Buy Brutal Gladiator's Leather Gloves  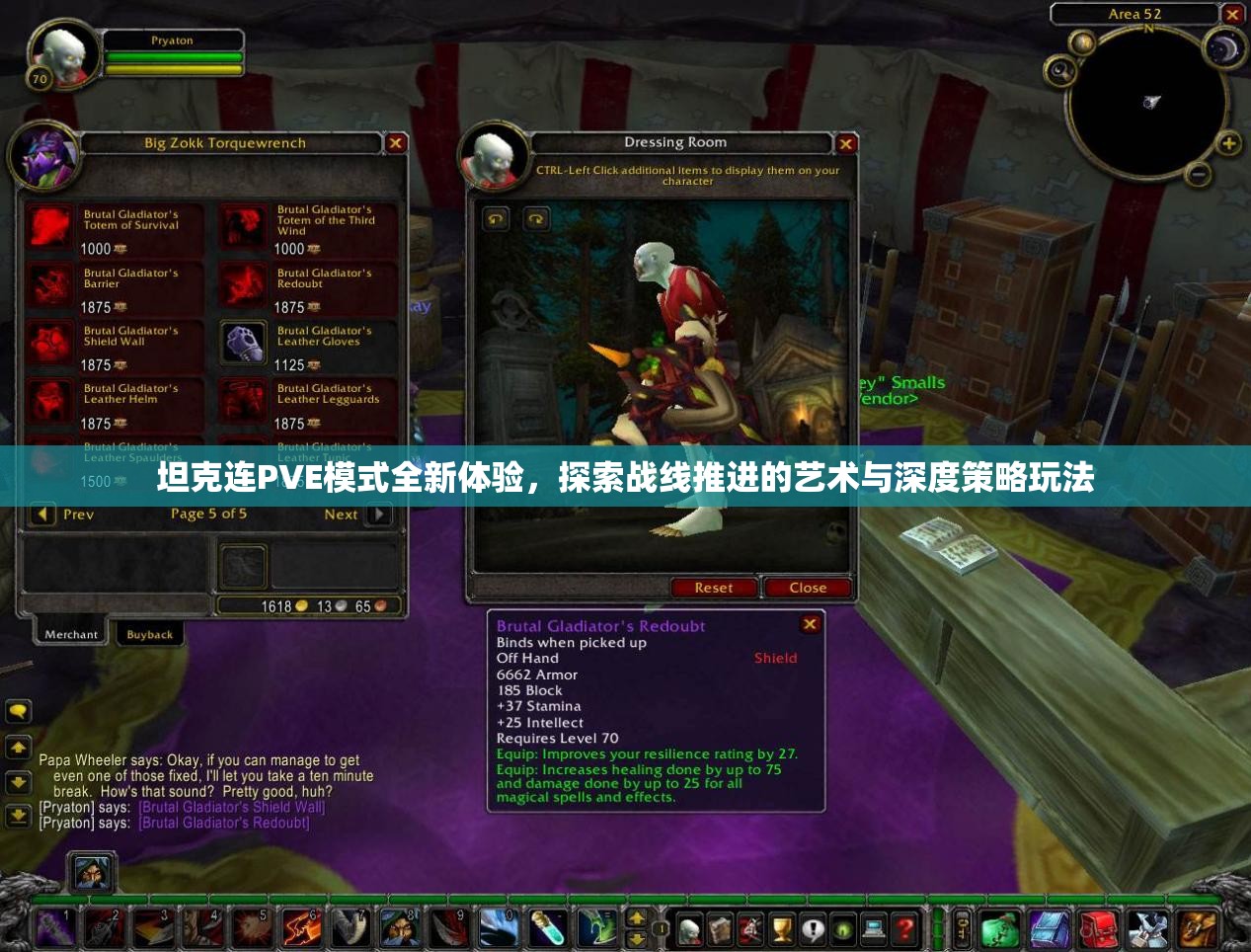point(242,343)
